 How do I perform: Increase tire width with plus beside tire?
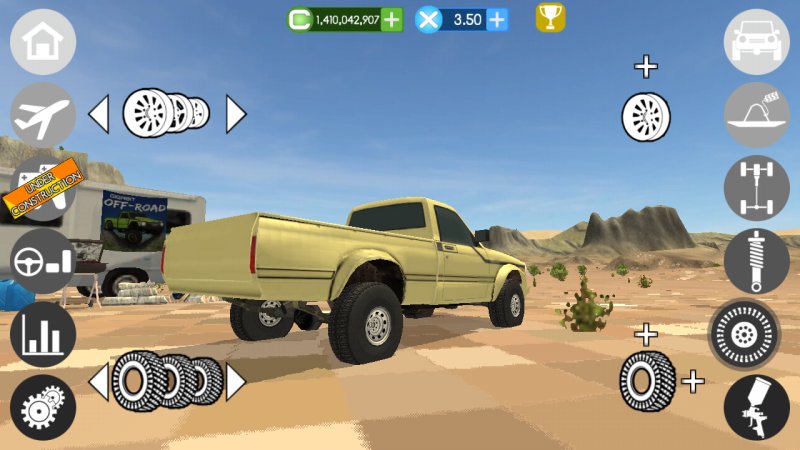point(692,381)
